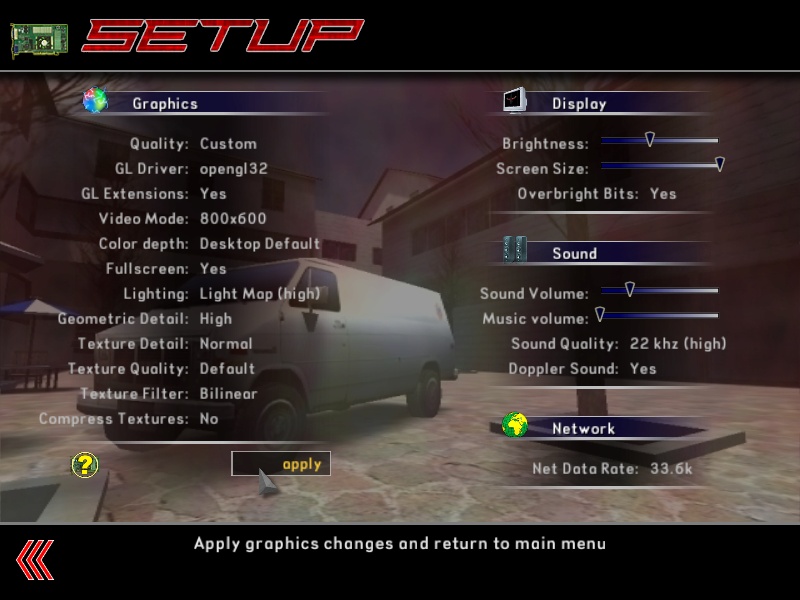The width and height of the screenshot is (800, 600).
Task: Toggle the Doppler Sound option
Action: 643,369
